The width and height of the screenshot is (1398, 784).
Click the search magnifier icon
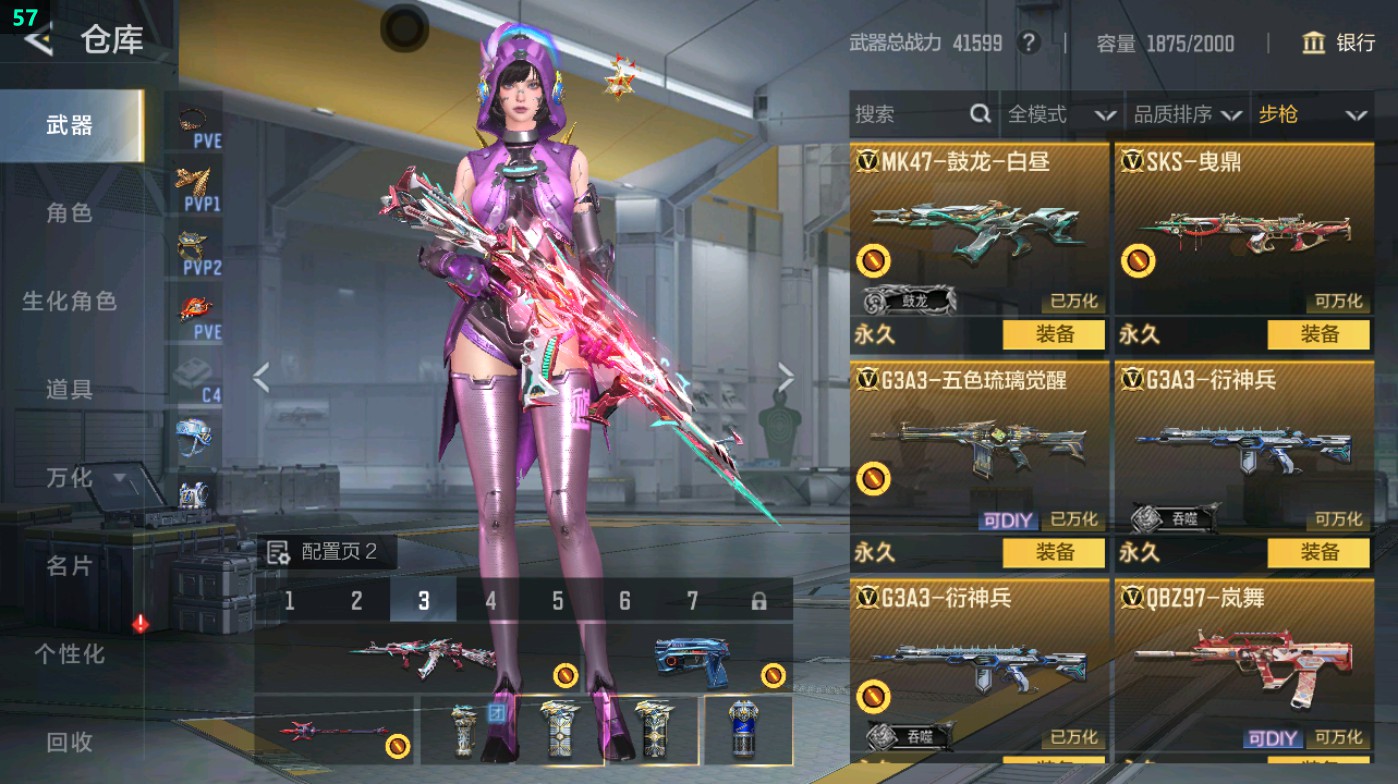click(x=982, y=115)
